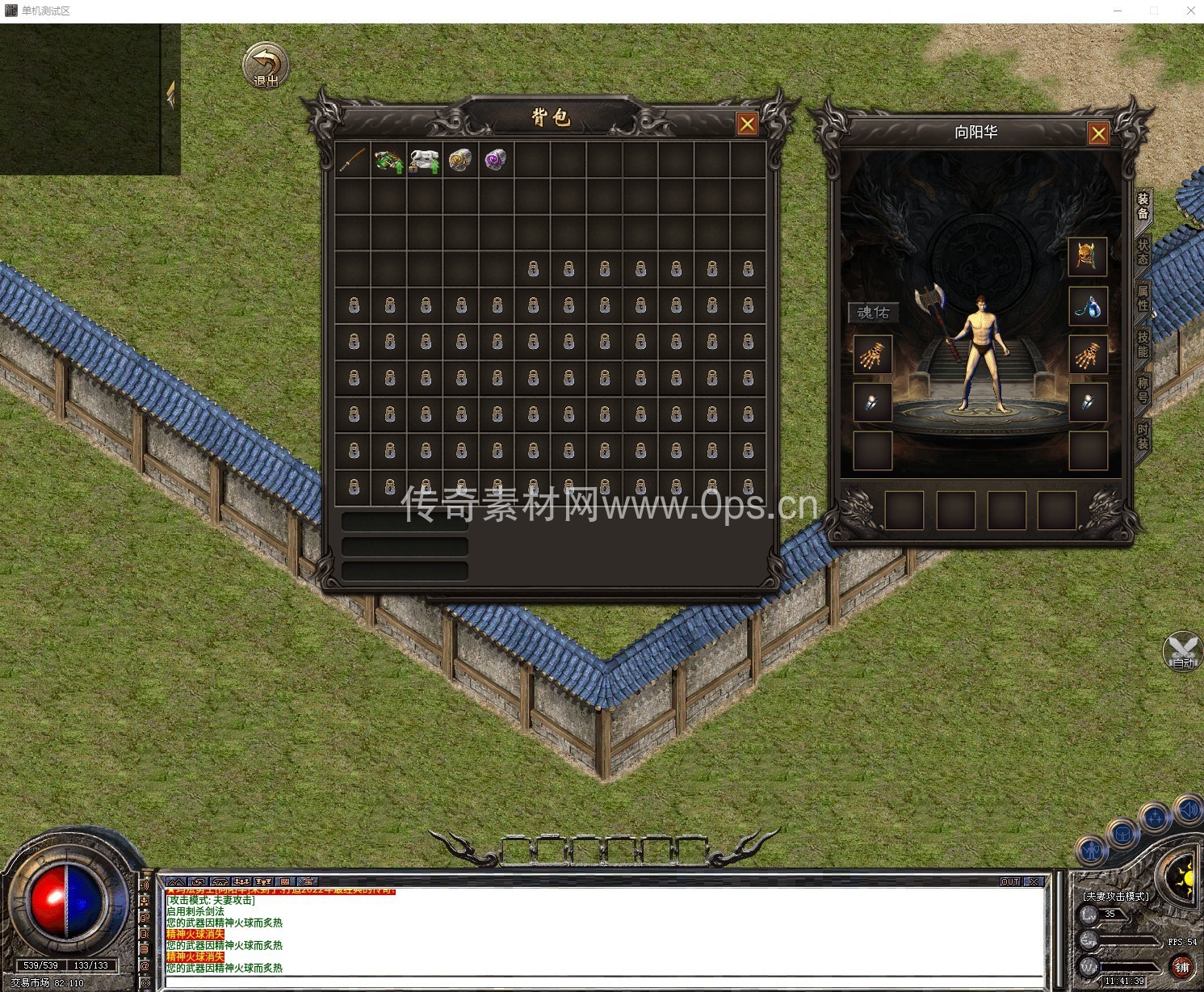Pick the purple swirl rune stone
The width and height of the screenshot is (1204, 992).
coord(496,160)
